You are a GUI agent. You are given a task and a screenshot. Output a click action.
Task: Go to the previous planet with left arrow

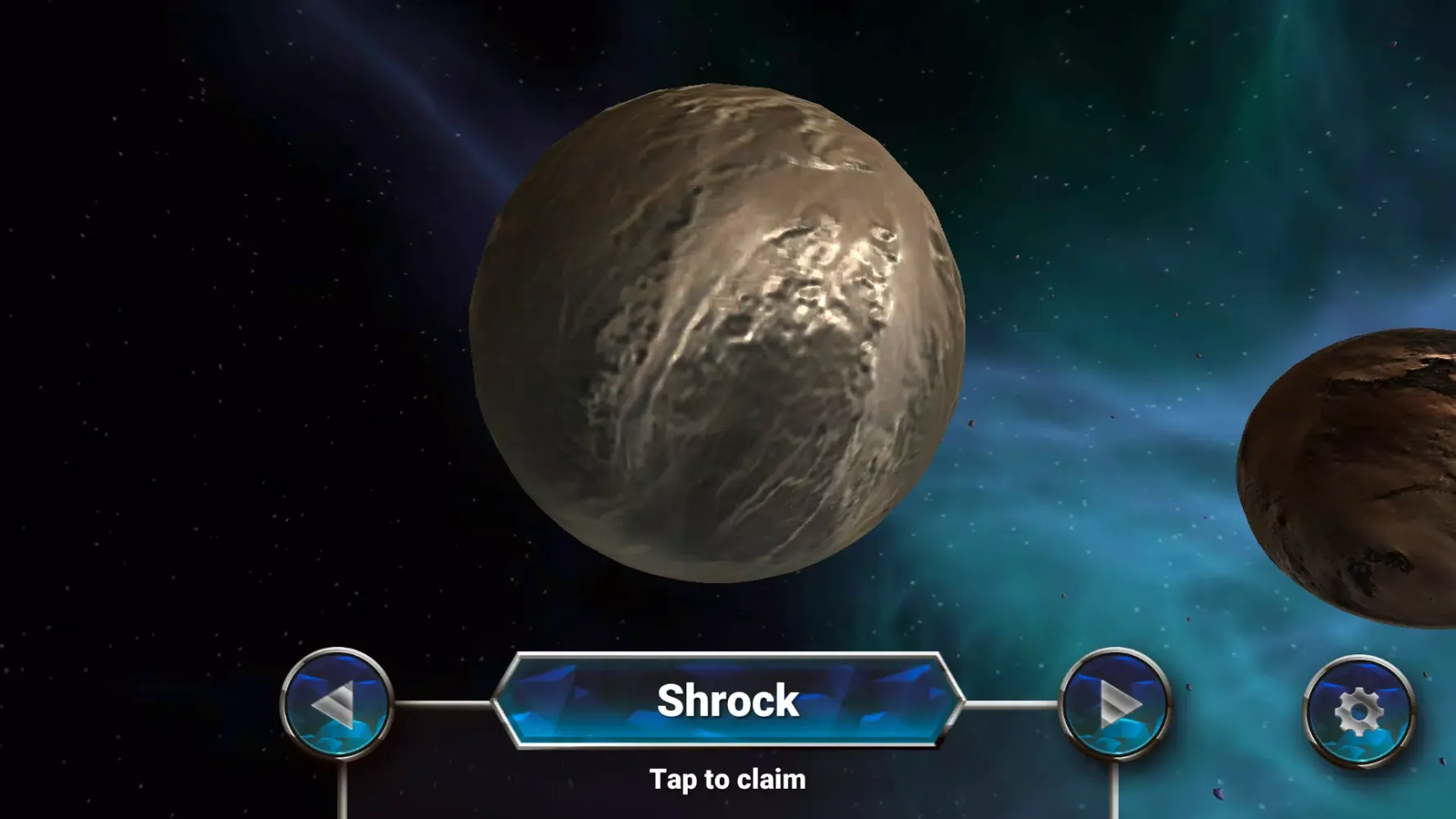pyautogui.click(x=337, y=704)
